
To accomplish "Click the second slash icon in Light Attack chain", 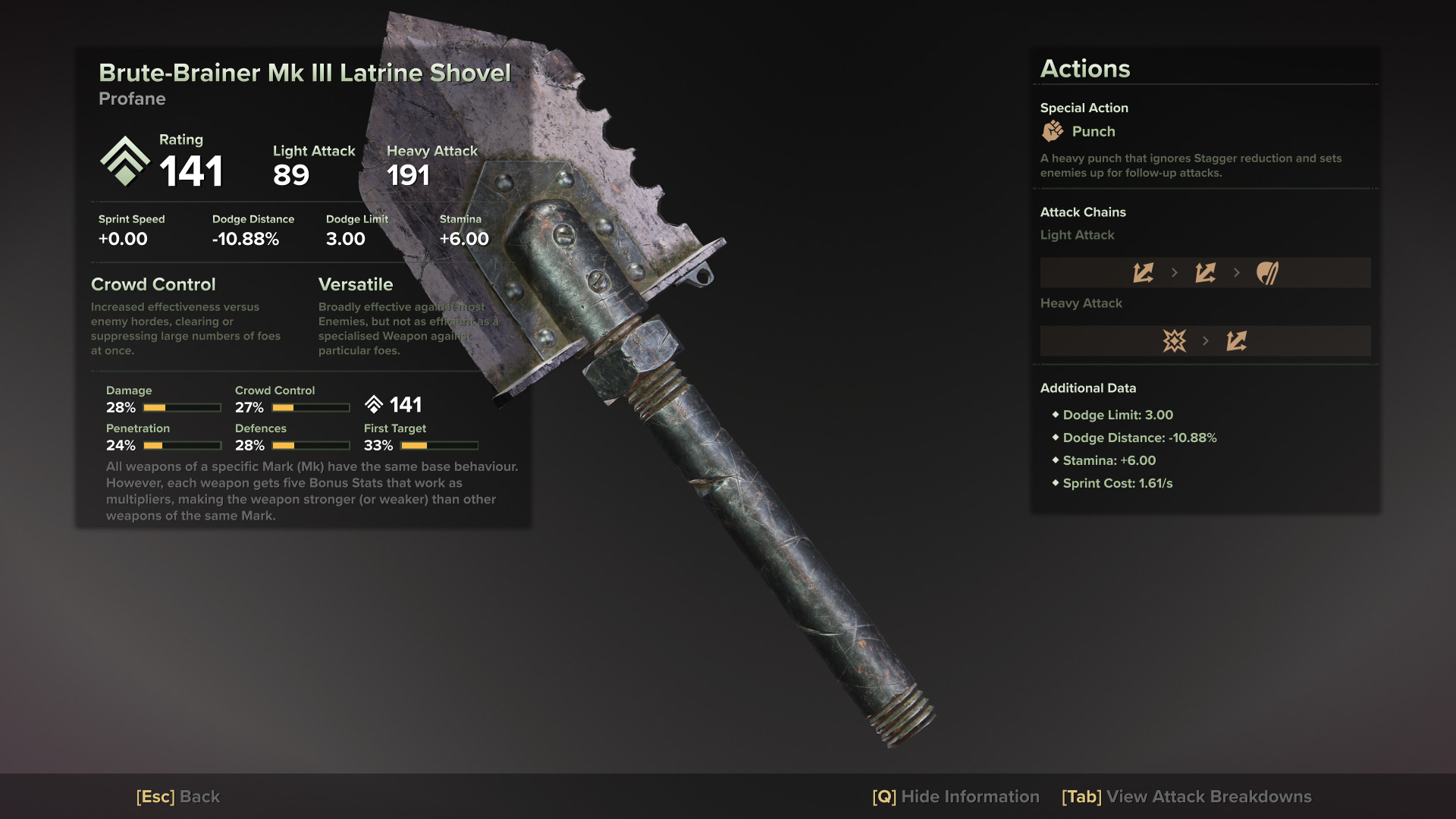I will coord(1206,272).
